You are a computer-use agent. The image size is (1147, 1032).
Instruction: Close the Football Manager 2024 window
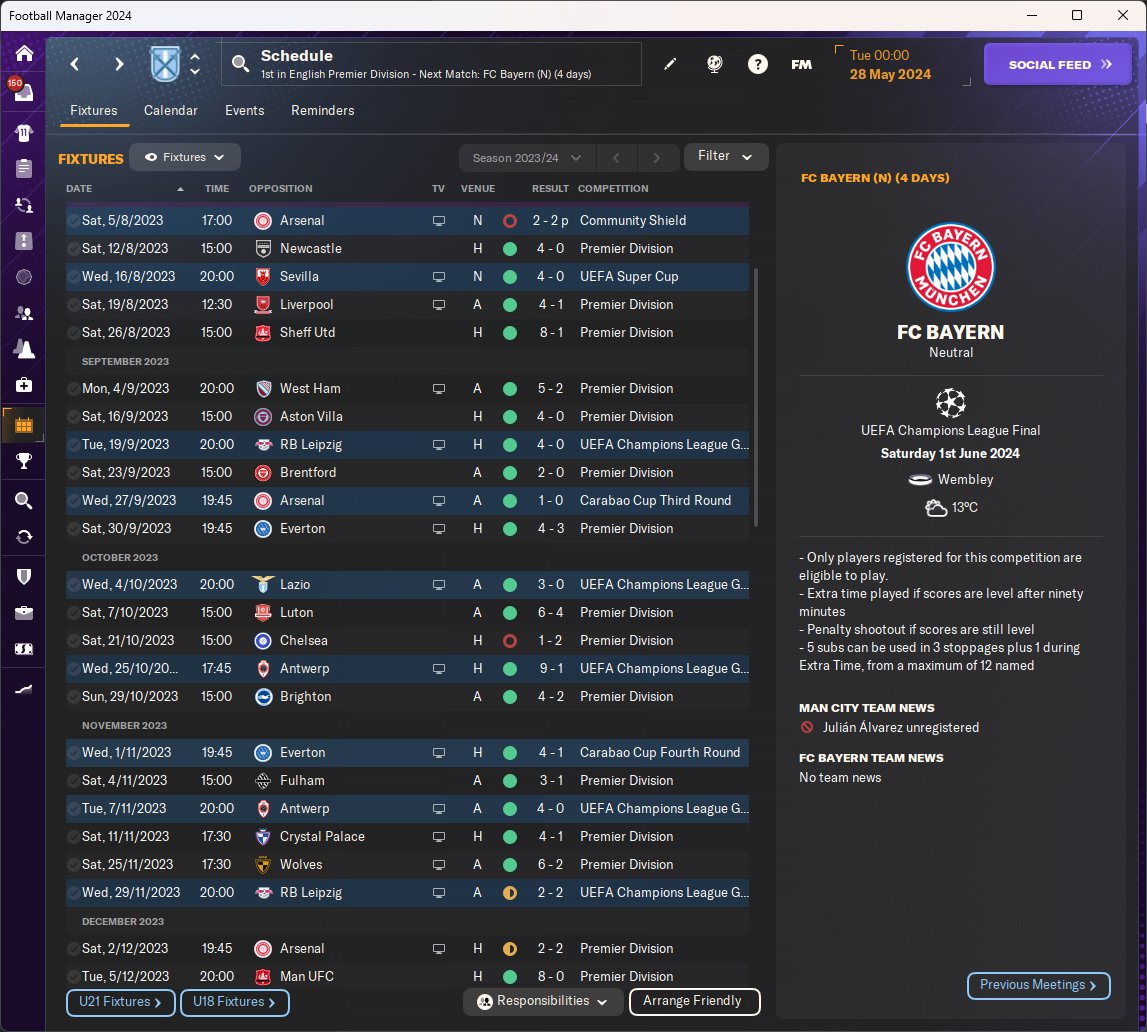(1123, 15)
